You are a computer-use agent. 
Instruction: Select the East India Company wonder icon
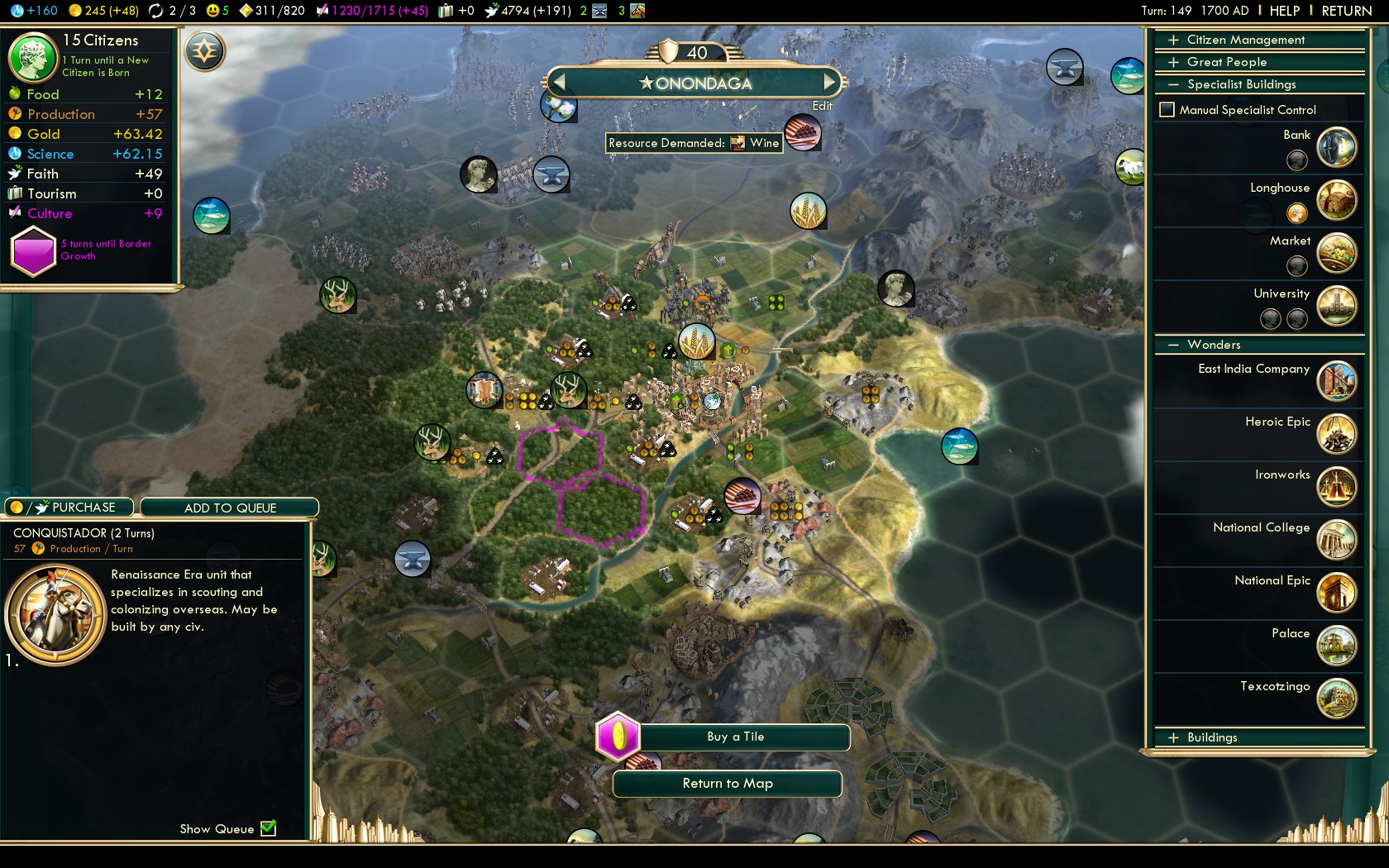point(1336,380)
